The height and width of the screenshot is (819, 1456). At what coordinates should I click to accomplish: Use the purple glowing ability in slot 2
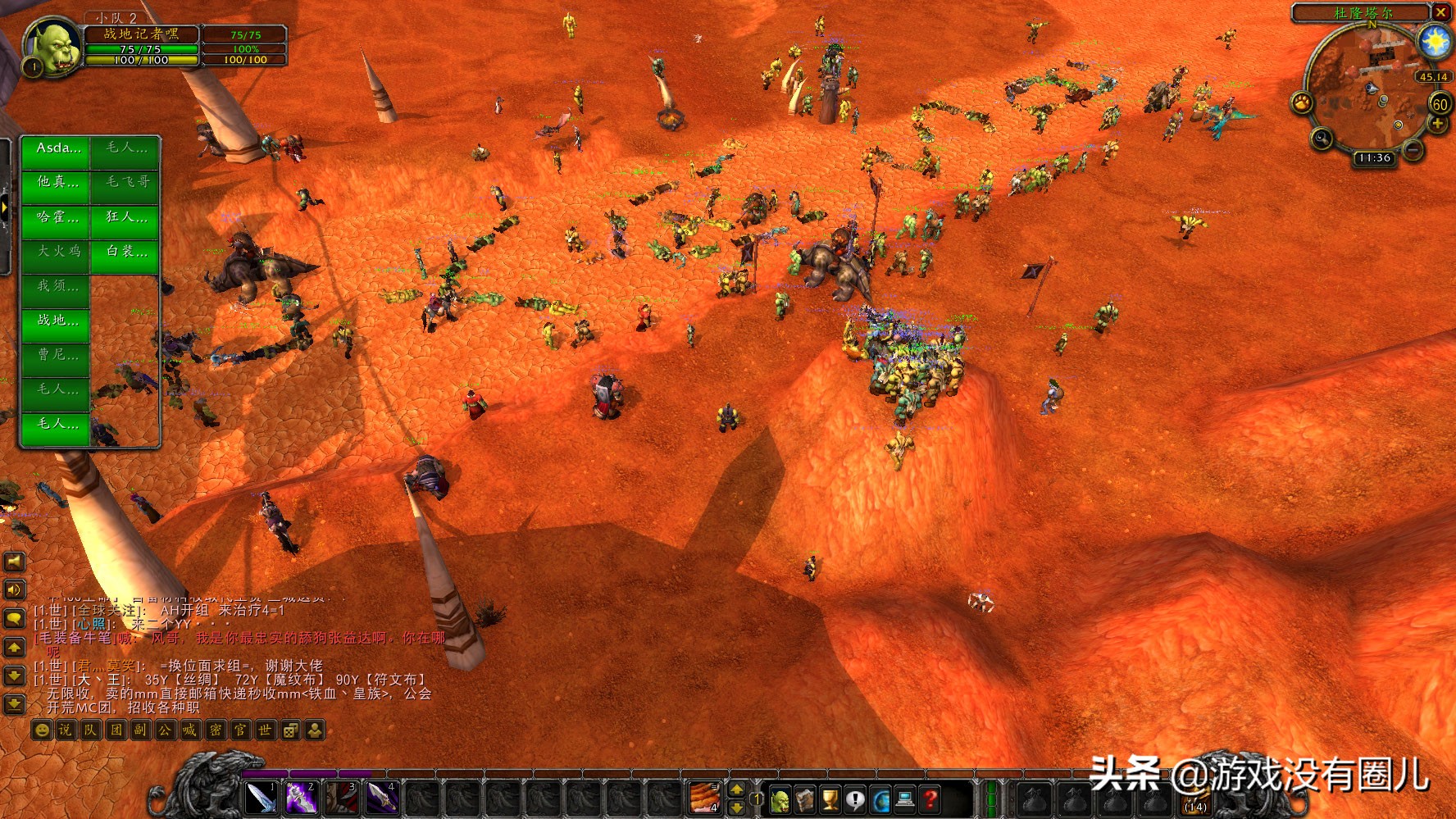pyautogui.click(x=301, y=798)
